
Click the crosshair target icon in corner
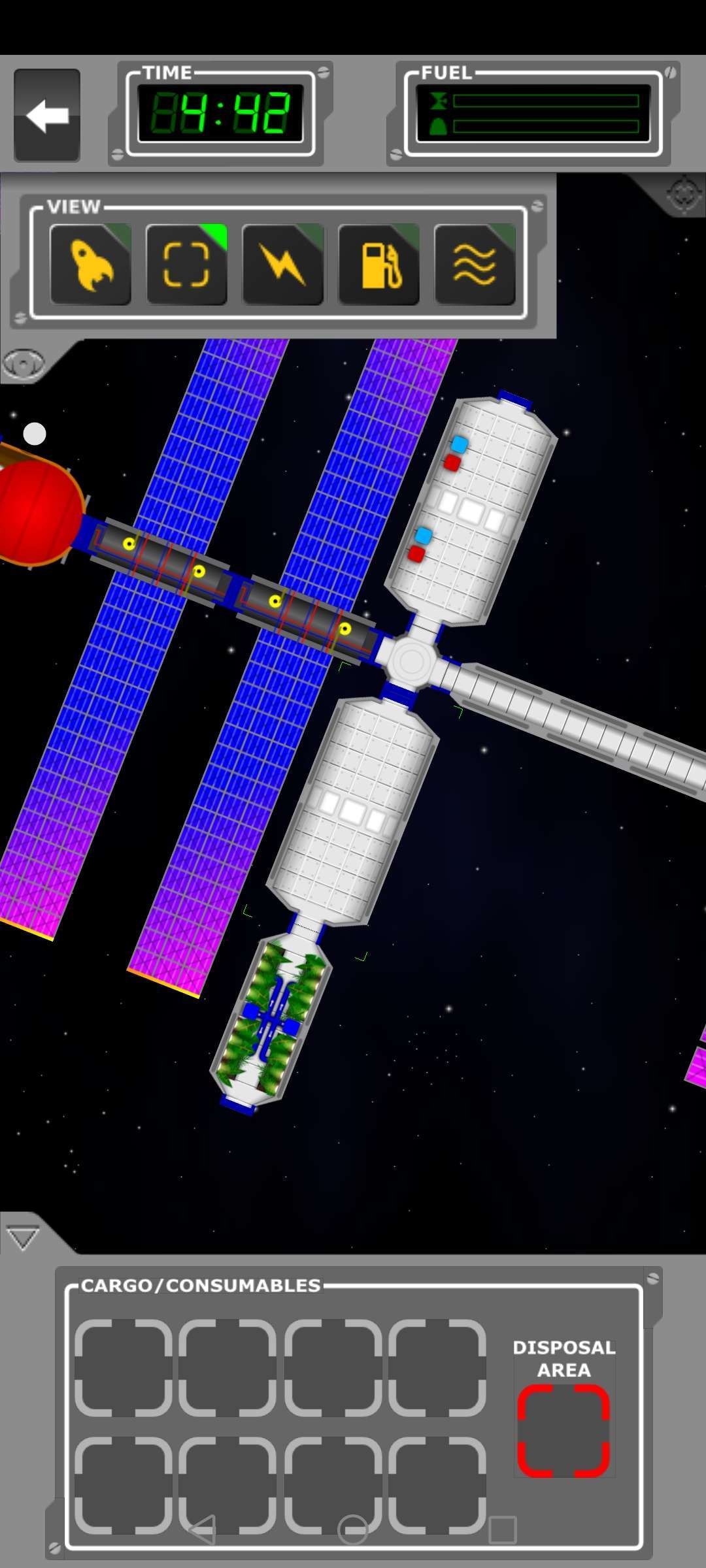tap(683, 194)
